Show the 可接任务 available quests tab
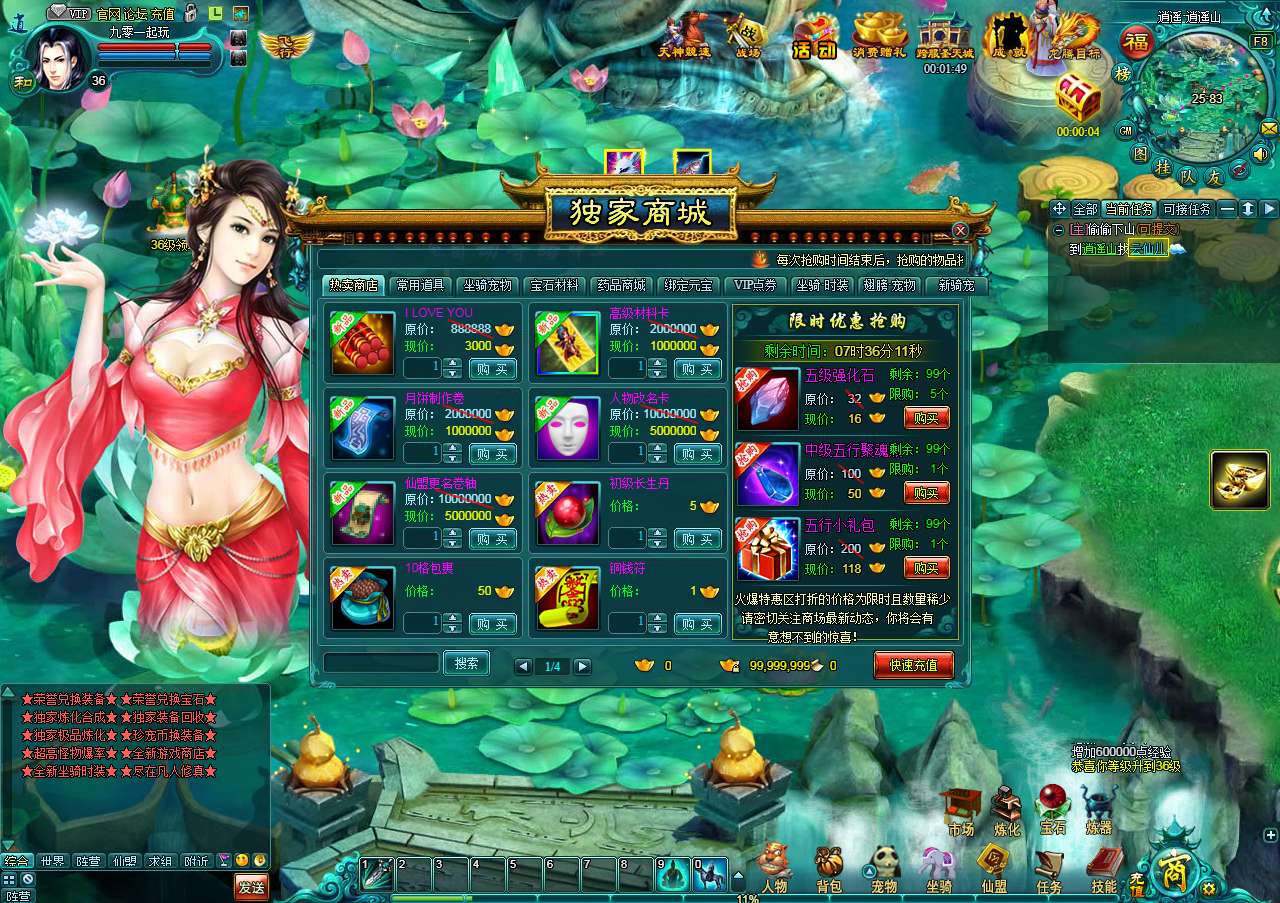 click(1186, 209)
